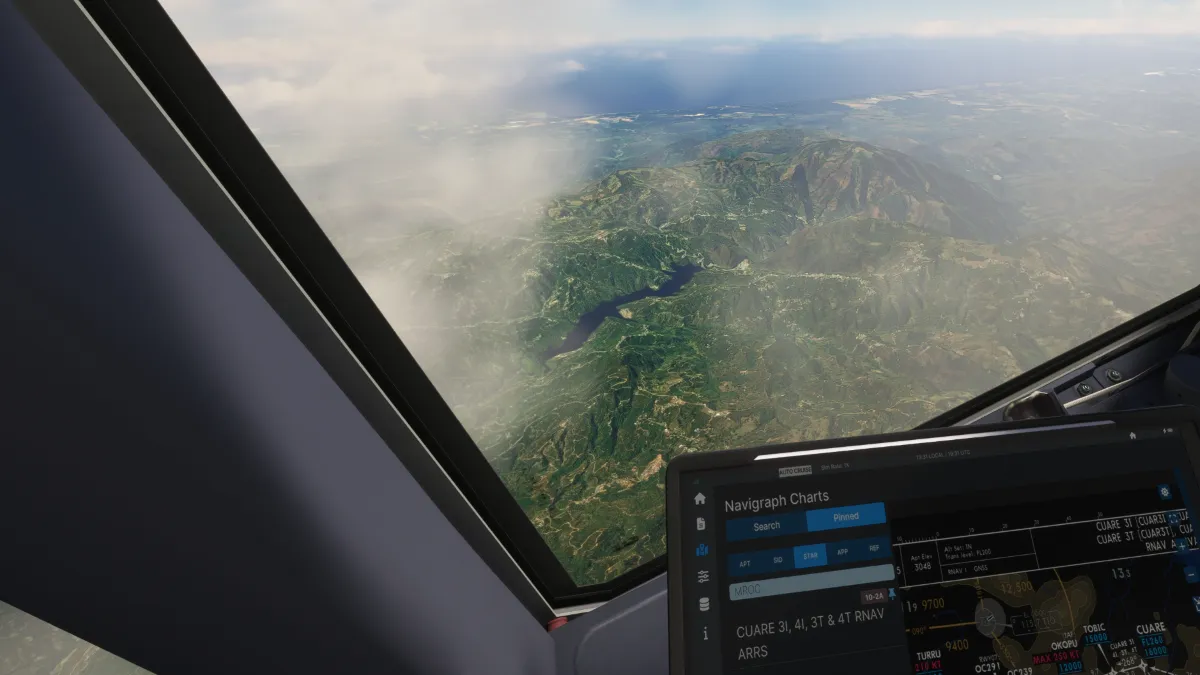This screenshot has width=1200, height=675.
Task: Show the info page icon
Action: [705, 632]
